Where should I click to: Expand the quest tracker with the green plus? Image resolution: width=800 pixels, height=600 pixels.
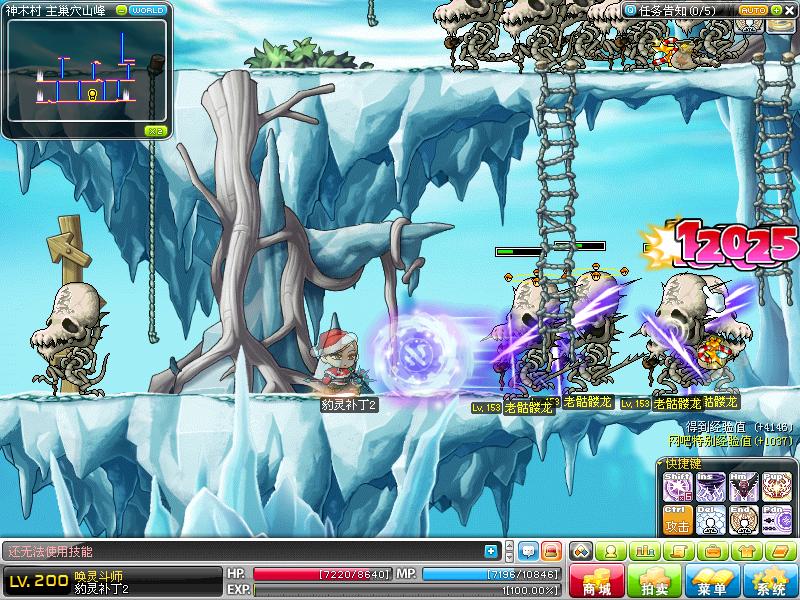click(x=774, y=11)
